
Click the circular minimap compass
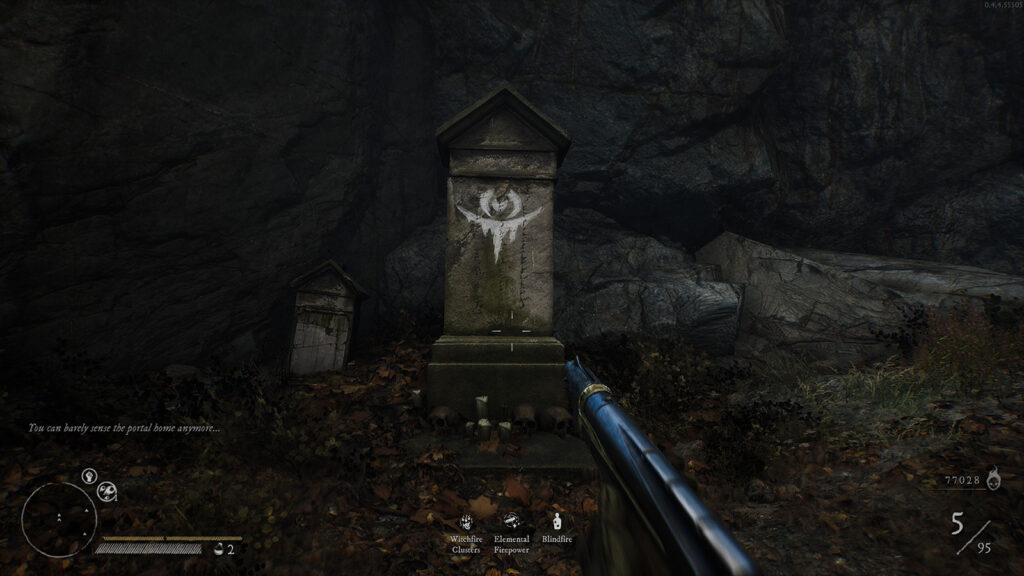coord(59,520)
